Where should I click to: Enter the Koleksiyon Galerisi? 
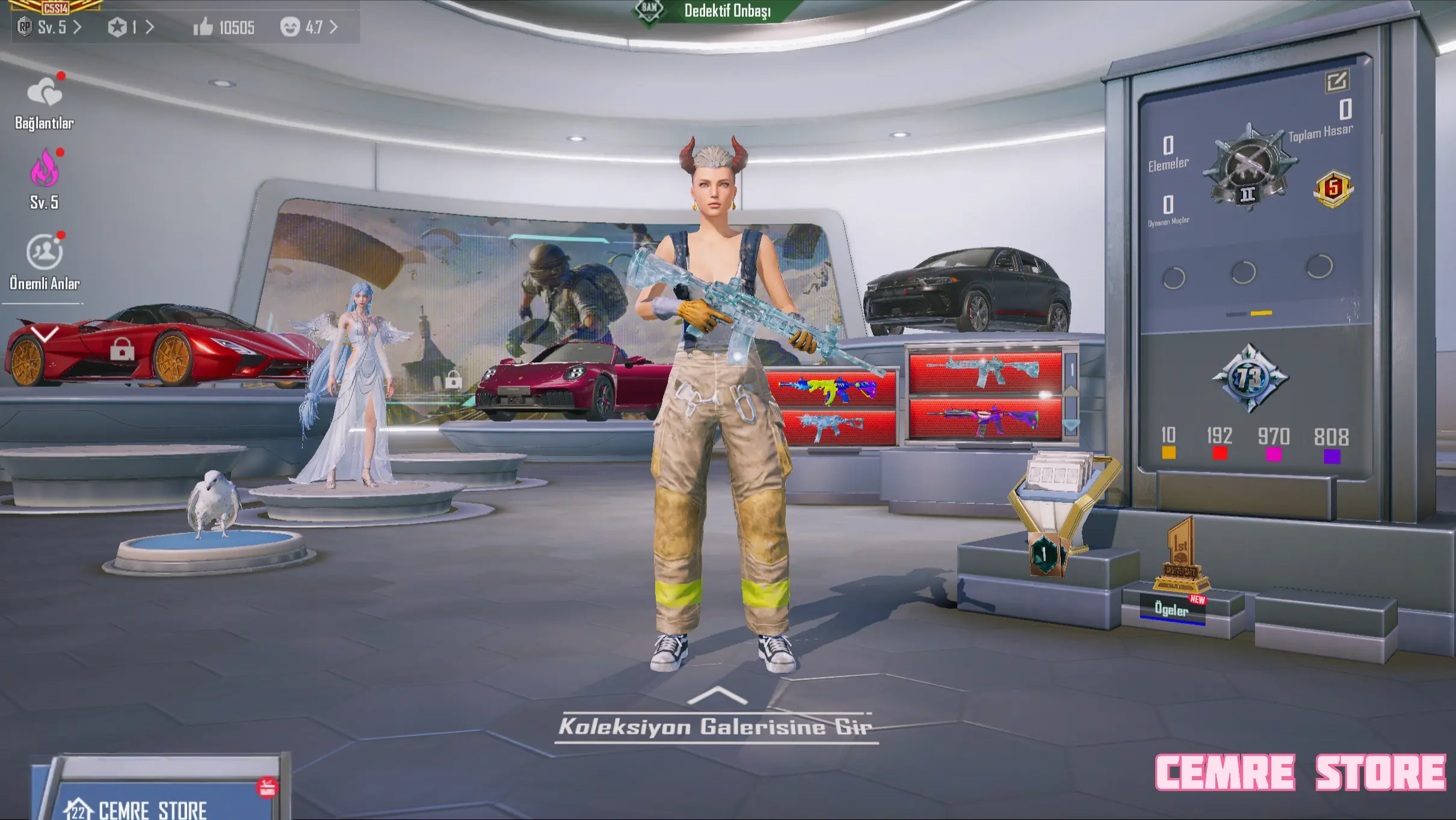[715, 726]
